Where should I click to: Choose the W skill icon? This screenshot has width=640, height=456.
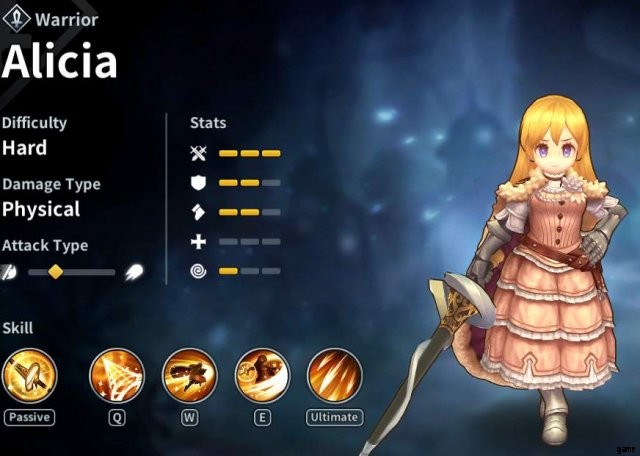pos(189,376)
